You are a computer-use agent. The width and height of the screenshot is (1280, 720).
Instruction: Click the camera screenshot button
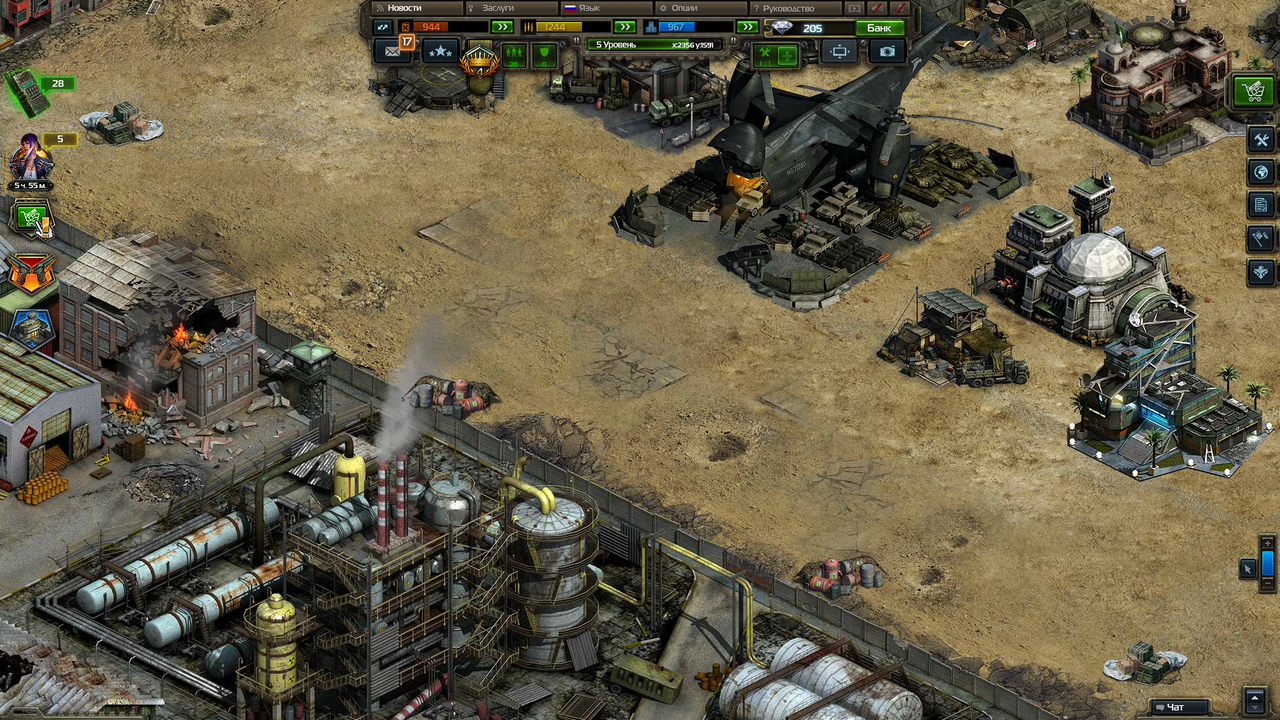(887, 51)
